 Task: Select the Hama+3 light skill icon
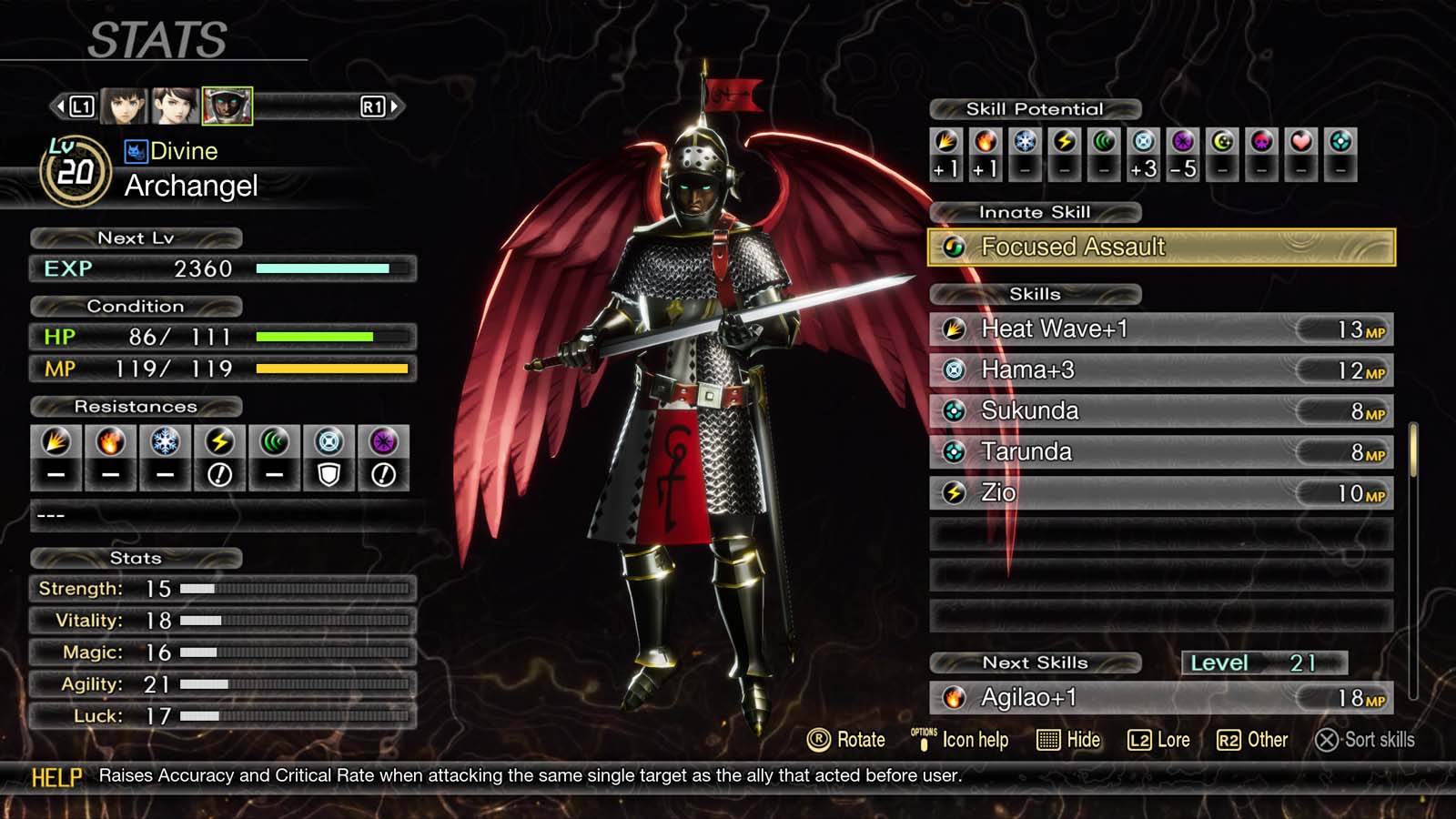click(x=952, y=369)
